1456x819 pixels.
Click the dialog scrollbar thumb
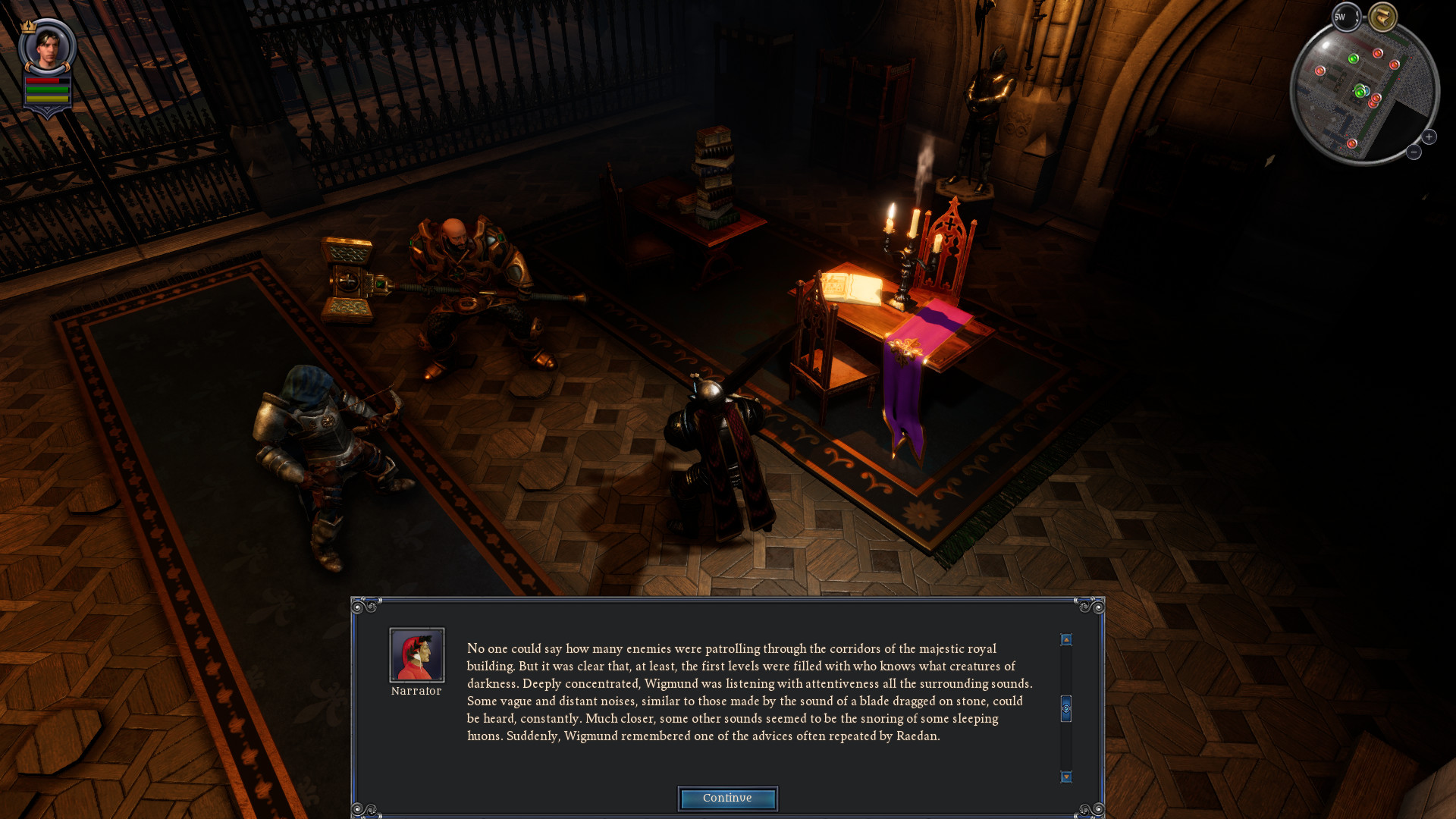tap(1067, 705)
